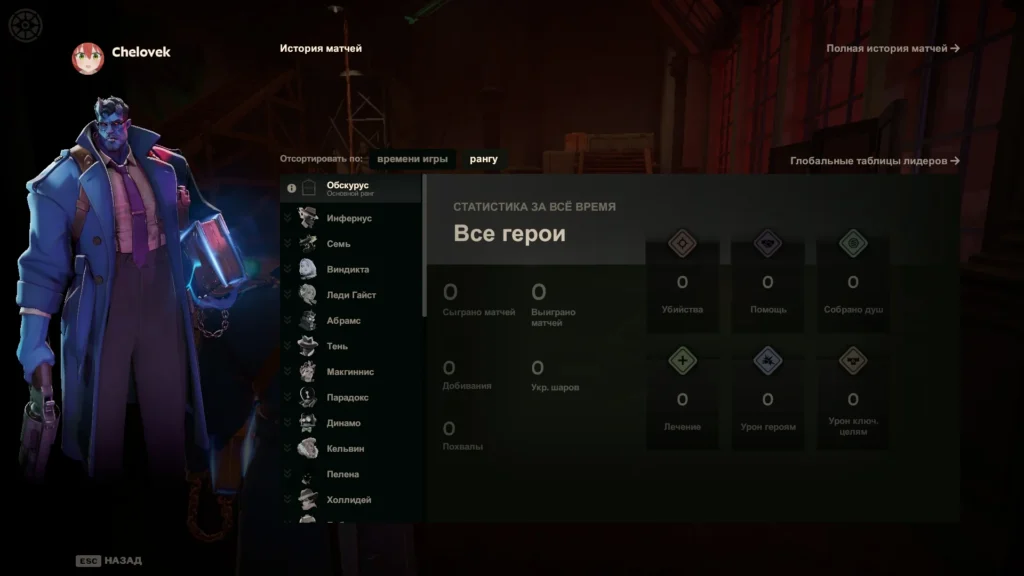Show stats for Кельвин

[x=345, y=449]
